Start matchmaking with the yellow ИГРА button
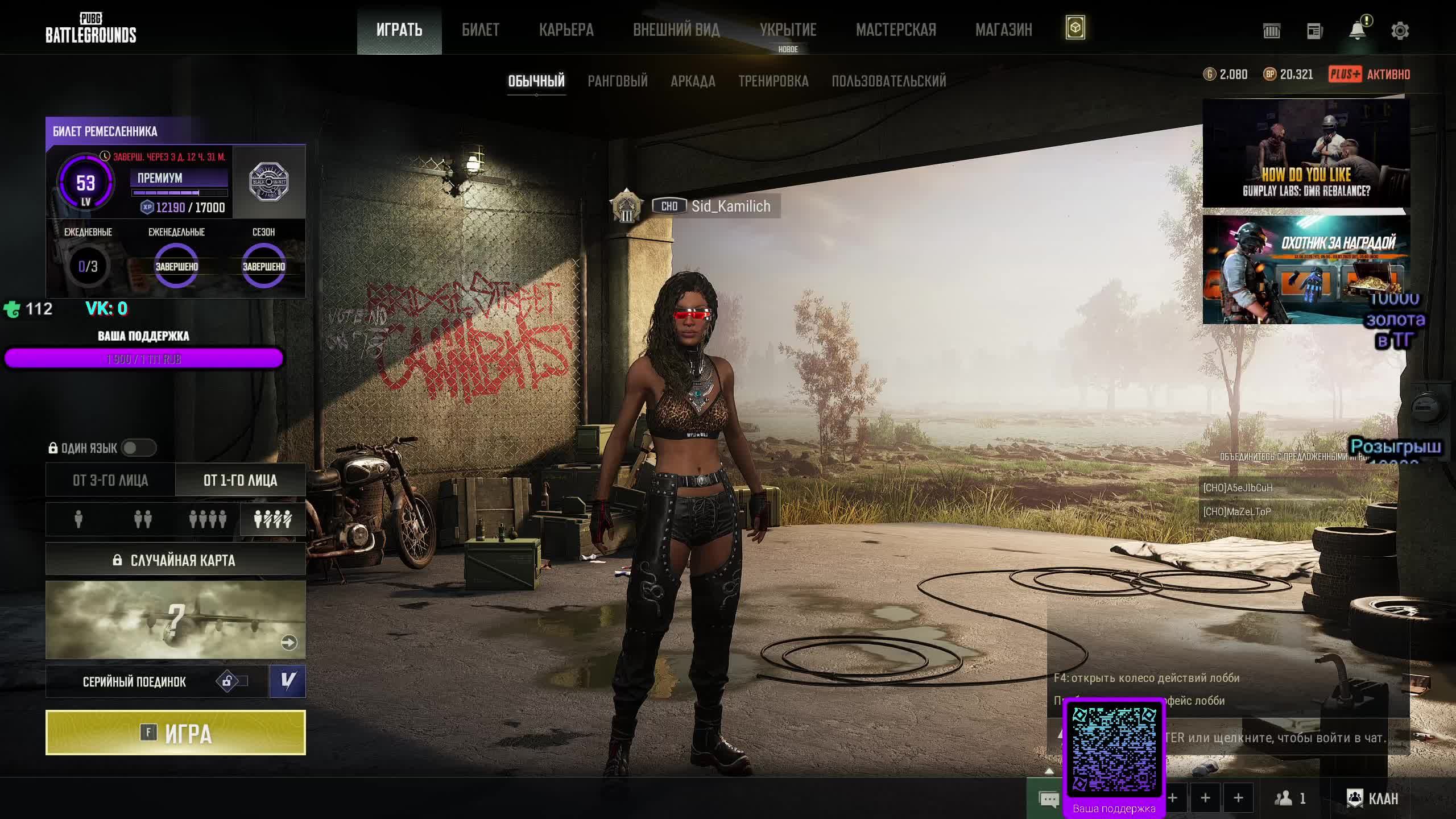The width and height of the screenshot is (1456, 819). coord(175,733)
